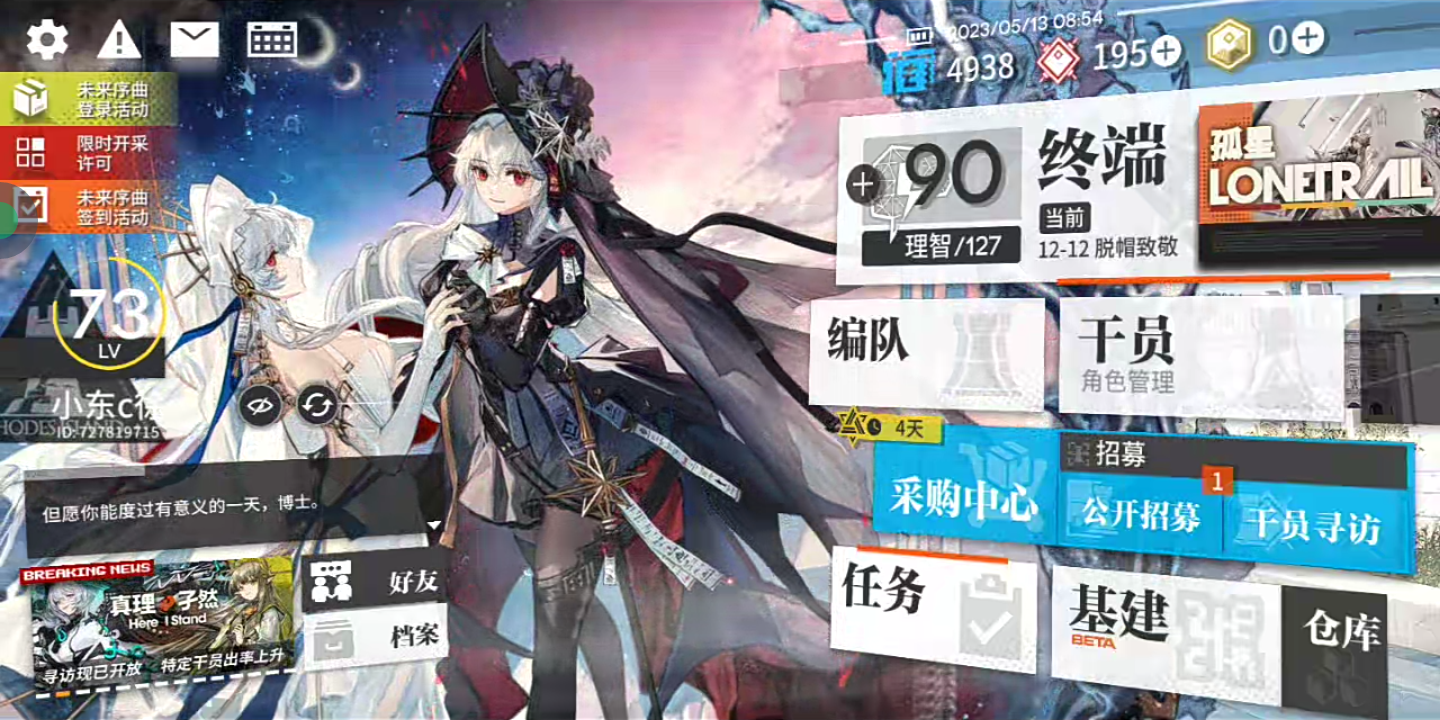Open the mail envelope inbox
The height and width of the screenshot is (720, 1440).
(194, 40)
